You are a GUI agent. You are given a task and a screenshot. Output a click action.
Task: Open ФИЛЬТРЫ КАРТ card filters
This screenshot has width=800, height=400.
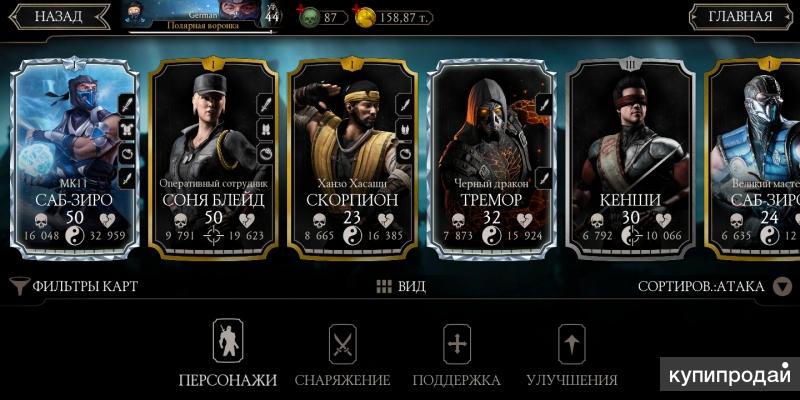pyautogui.click(x=75, y=286)
